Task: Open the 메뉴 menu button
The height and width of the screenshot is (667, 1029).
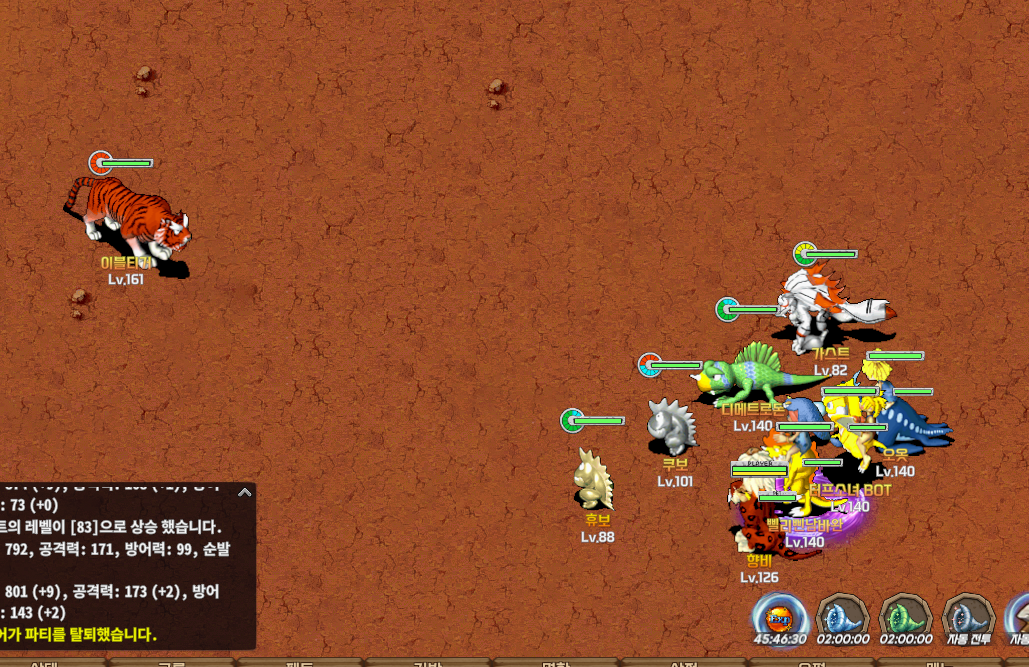Action: (935, 662)
